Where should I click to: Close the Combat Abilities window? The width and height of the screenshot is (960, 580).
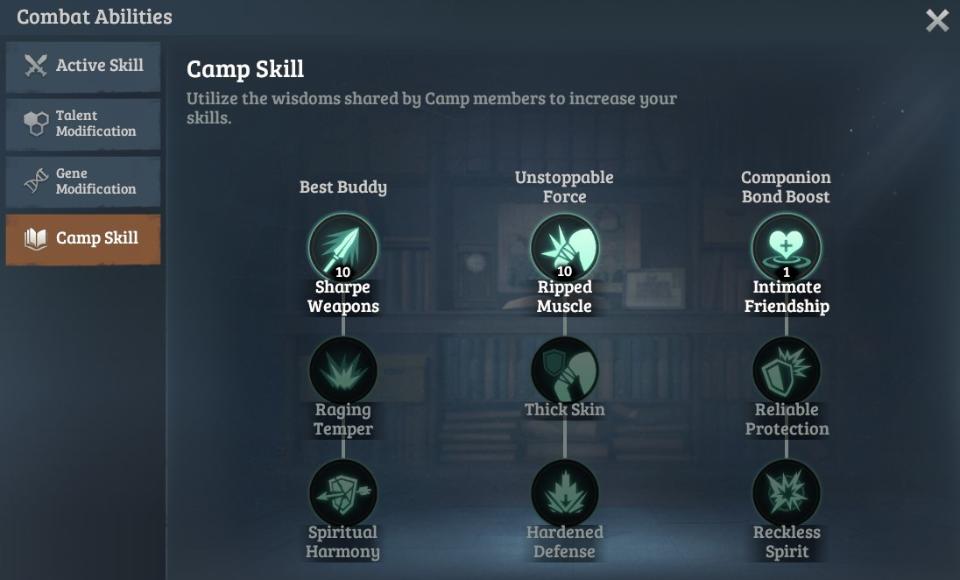937,20
